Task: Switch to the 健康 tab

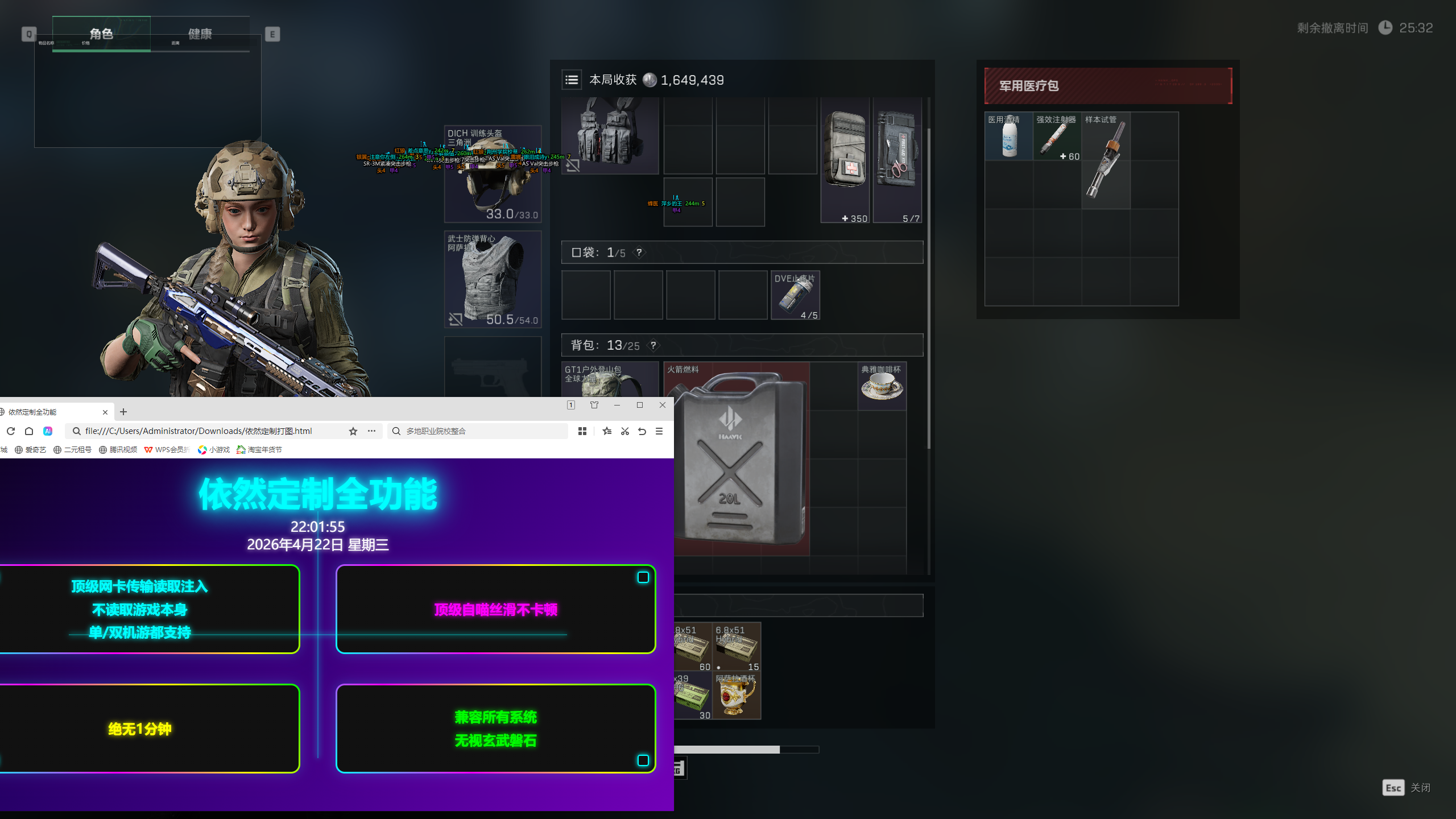Action: (x=200, y=34)
